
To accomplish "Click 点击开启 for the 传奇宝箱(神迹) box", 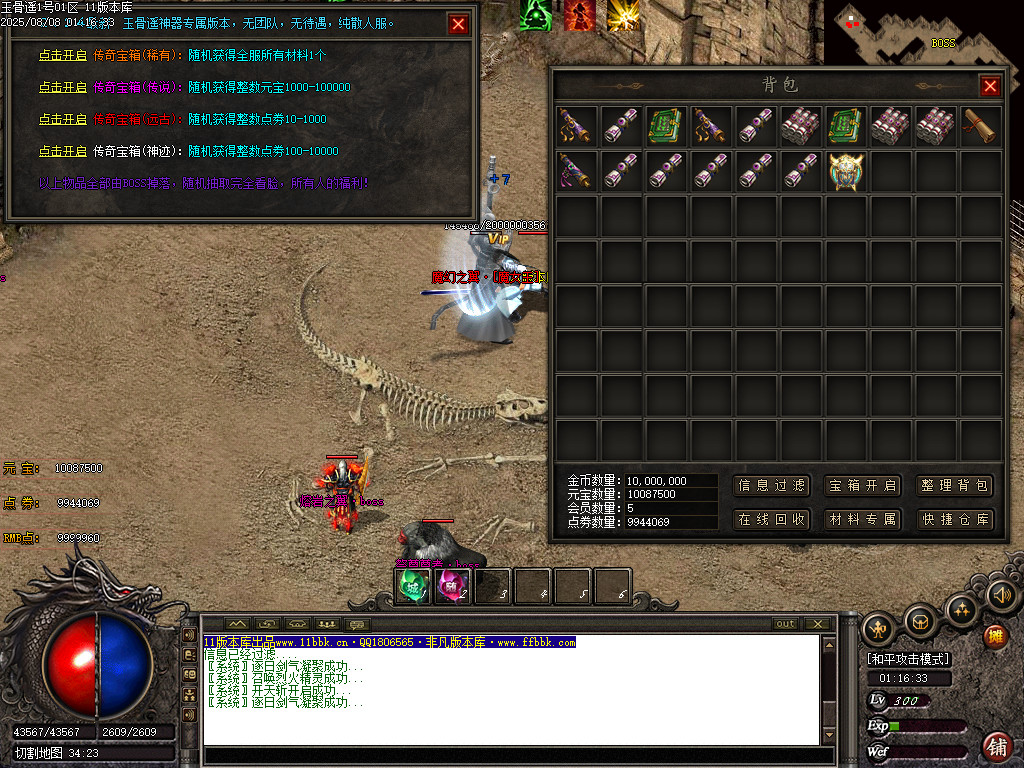I will [62, 151].
